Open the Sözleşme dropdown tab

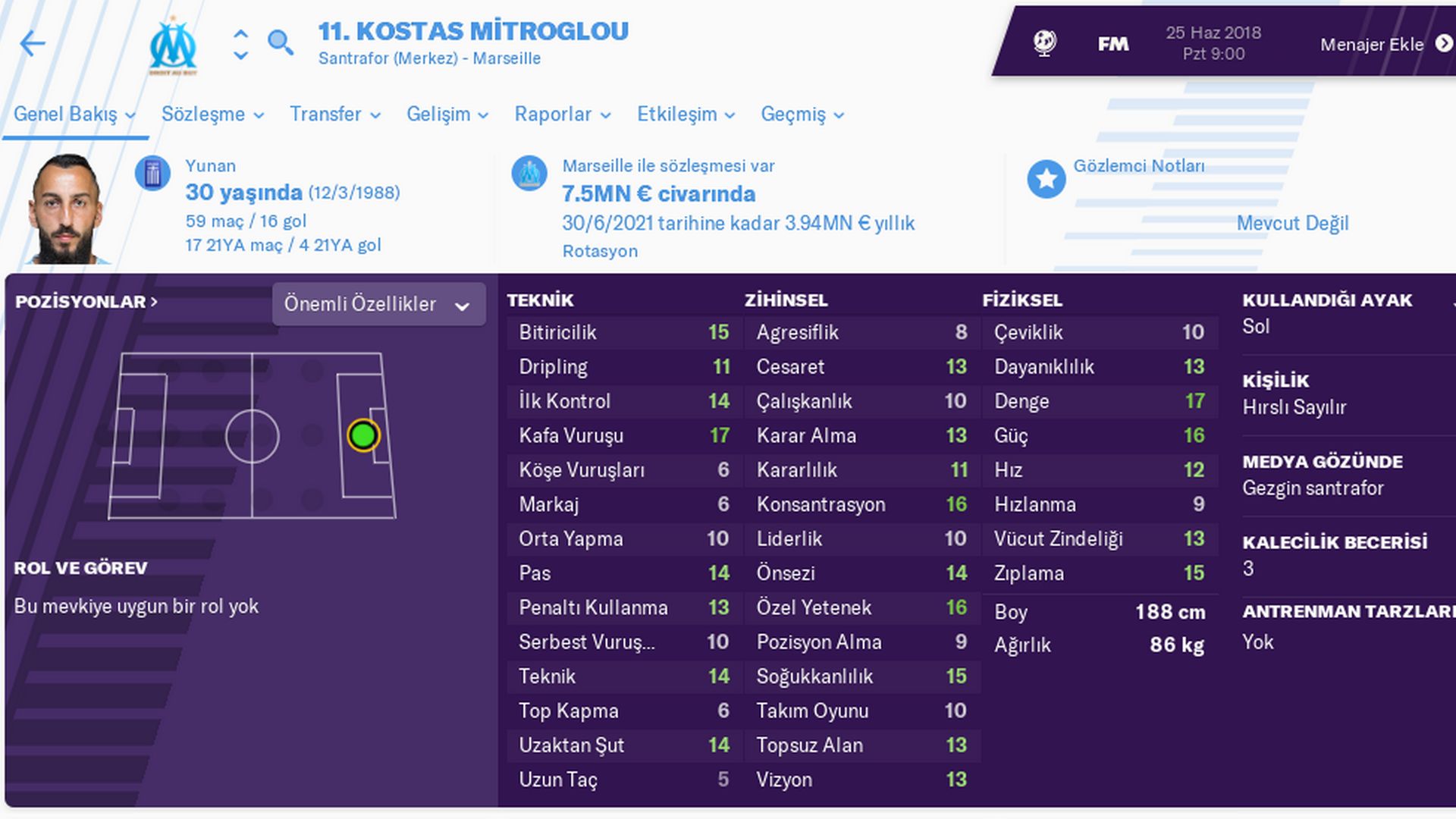pos(212,115)
